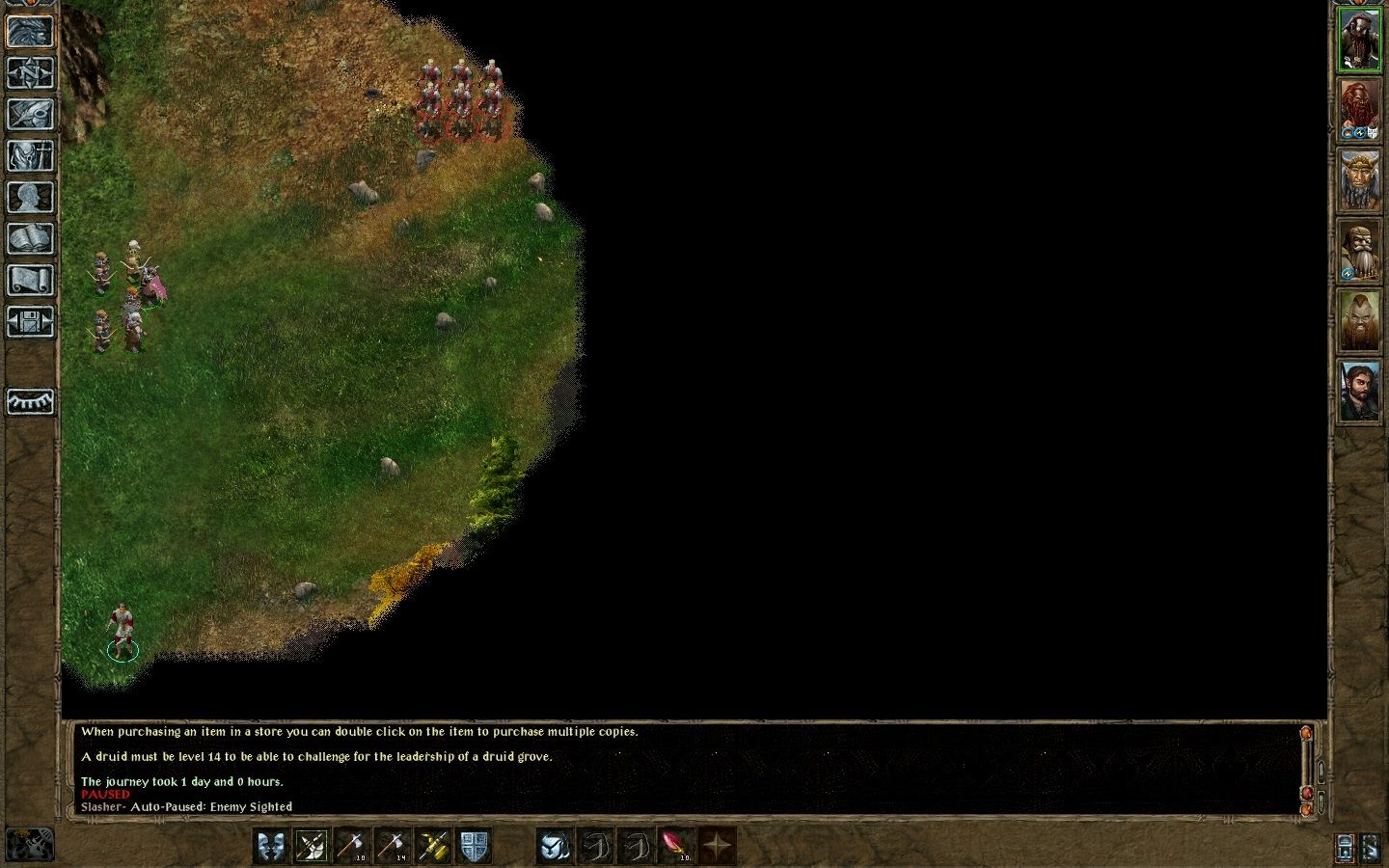
Task: Select the crowned white-bearded dwarf portrait
Action: (1358, 181)
